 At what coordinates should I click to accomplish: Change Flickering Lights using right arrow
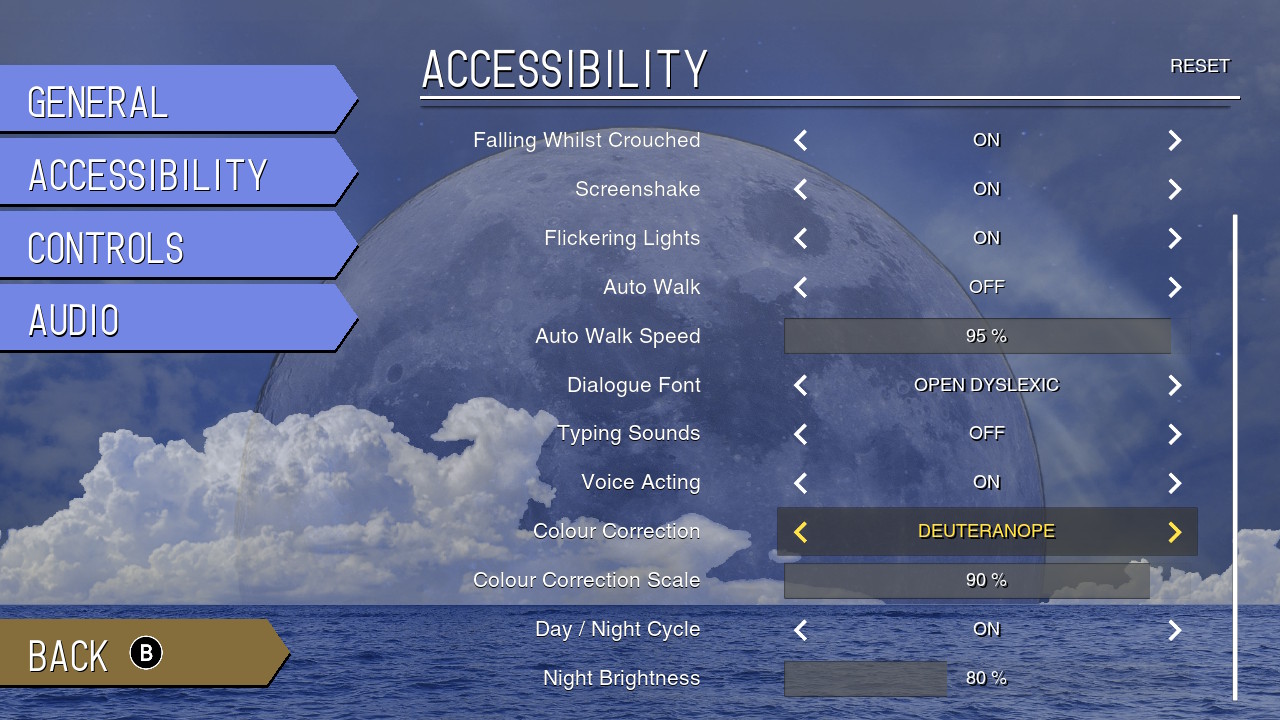(1175, 239)
